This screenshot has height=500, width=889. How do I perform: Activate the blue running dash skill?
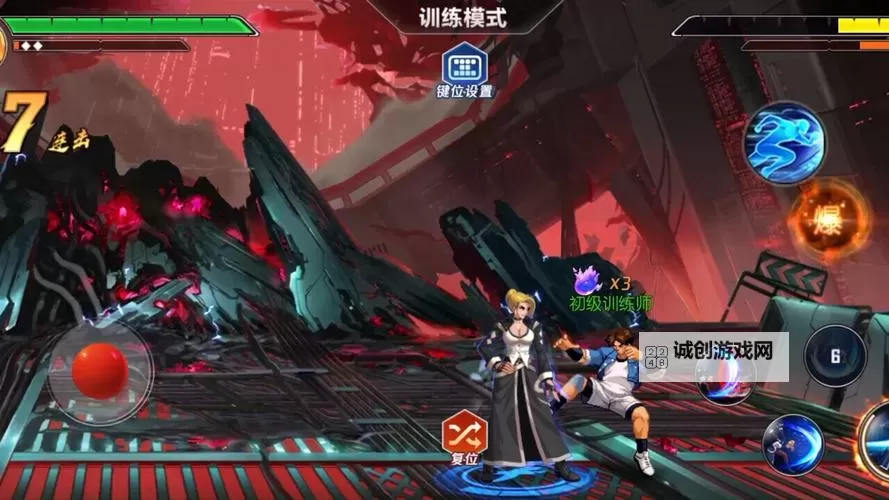click(784, 141)
